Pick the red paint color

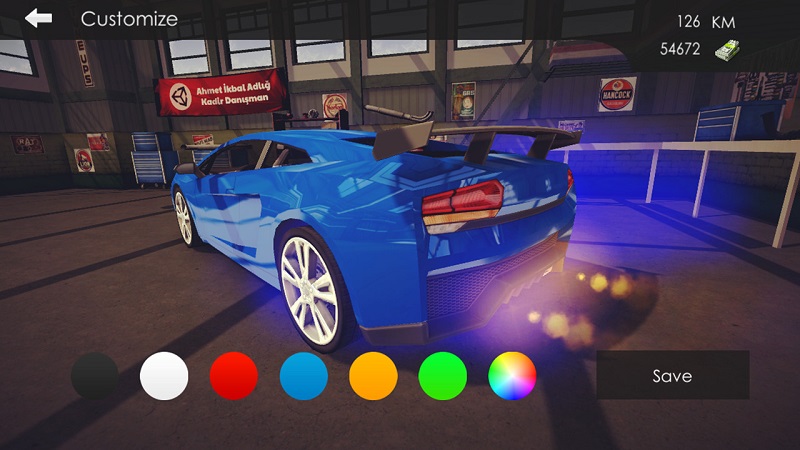pos(234,376)
